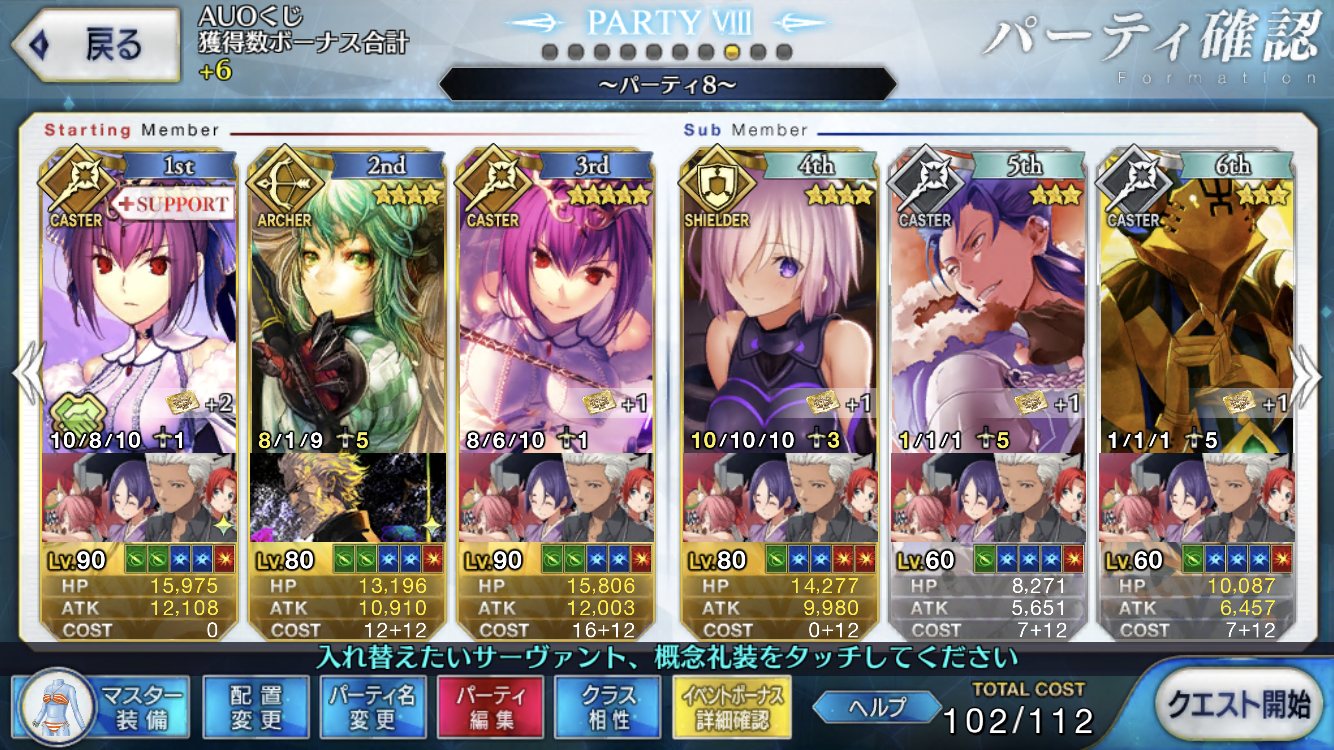Screen dimensions: 1334x750
Task: Select the 1st slot support Caster card
Action: [x=139, y=310]
